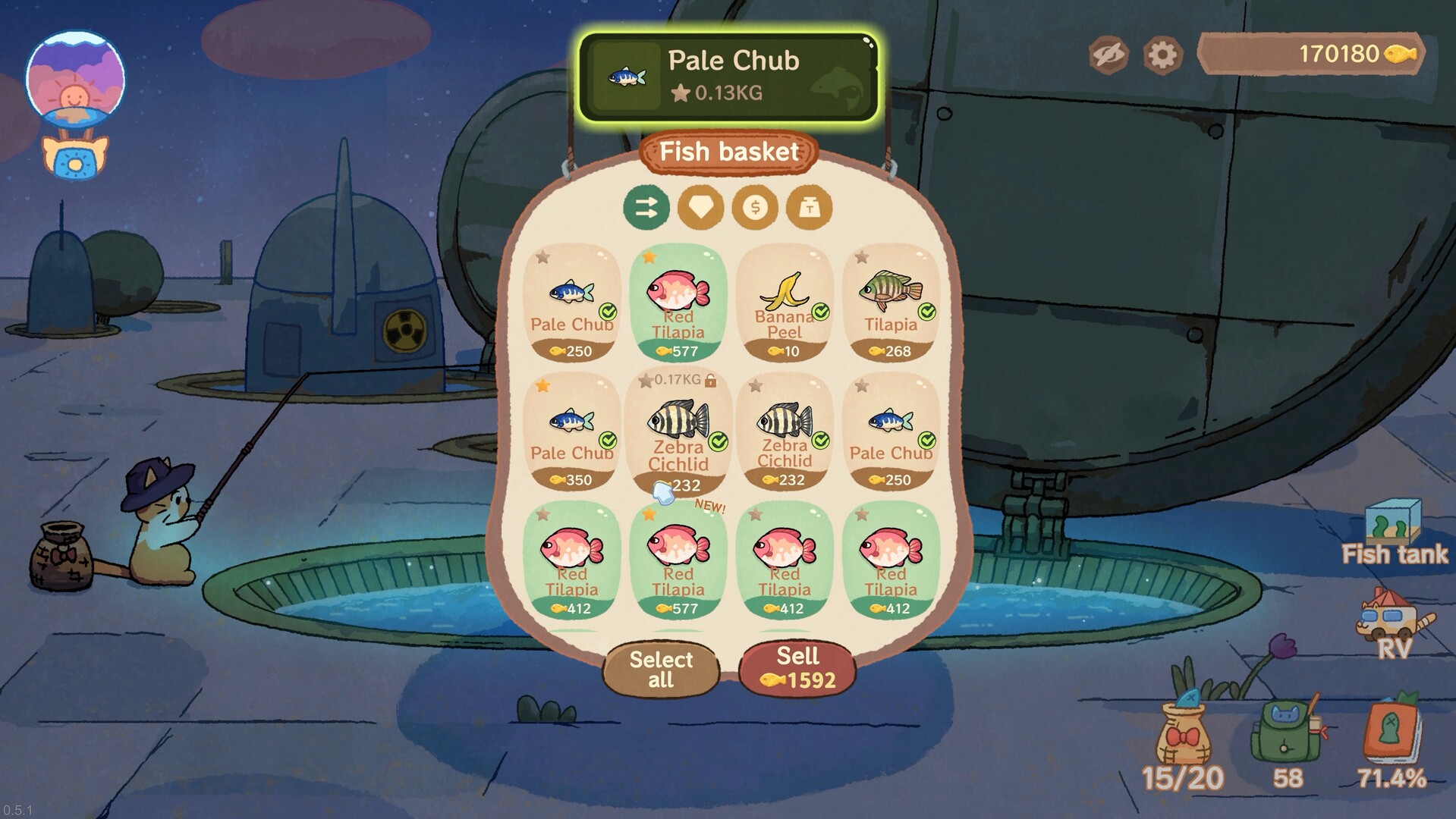
Task: Select the Tilapia worth 268
Action: click(891, 303)
